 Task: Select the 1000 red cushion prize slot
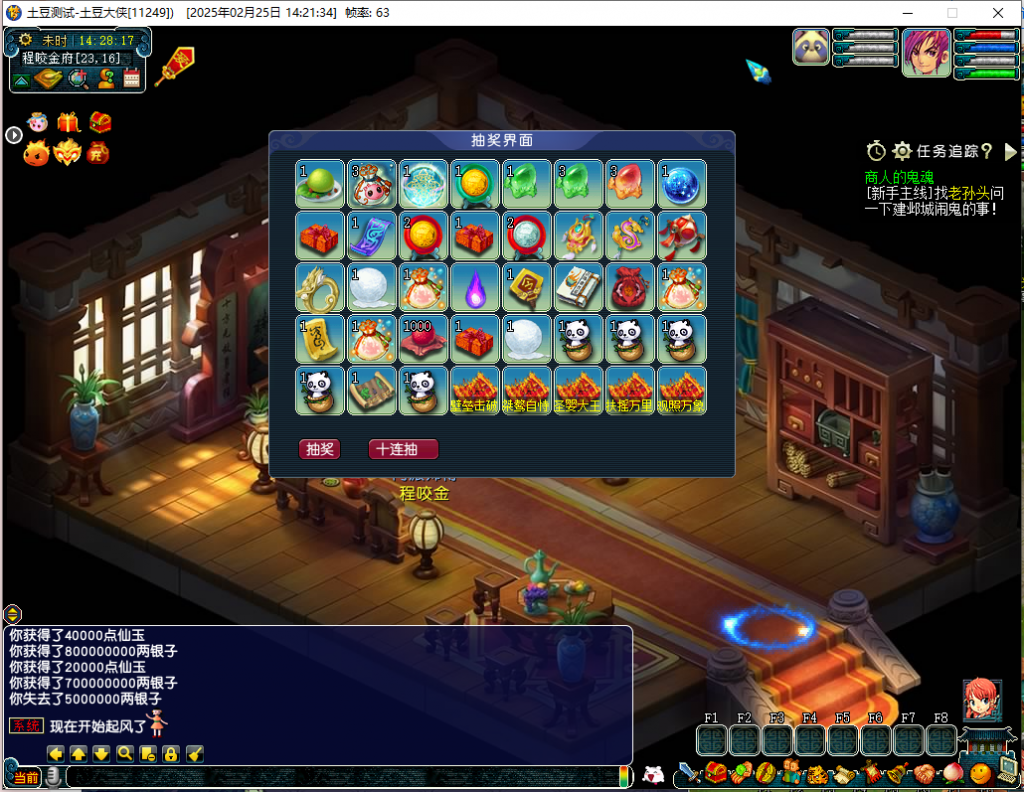coord(423,339)
